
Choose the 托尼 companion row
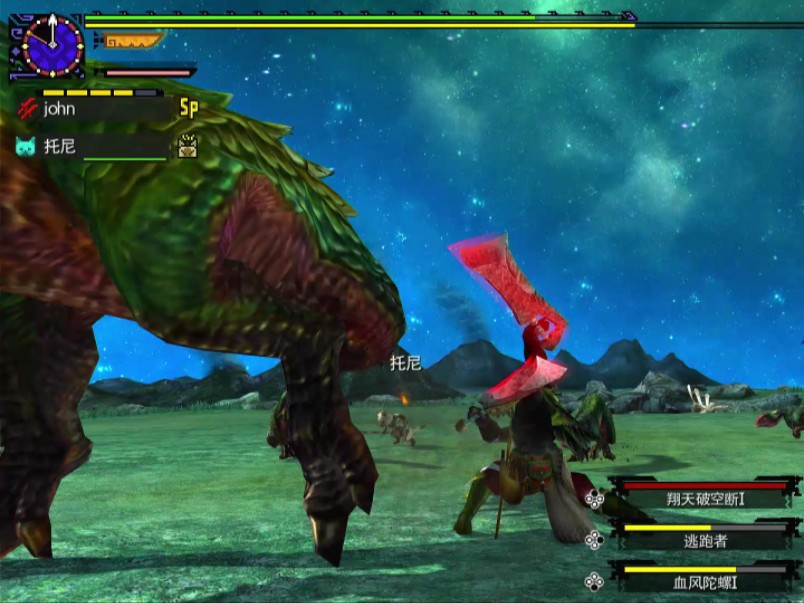coord(95,146)
